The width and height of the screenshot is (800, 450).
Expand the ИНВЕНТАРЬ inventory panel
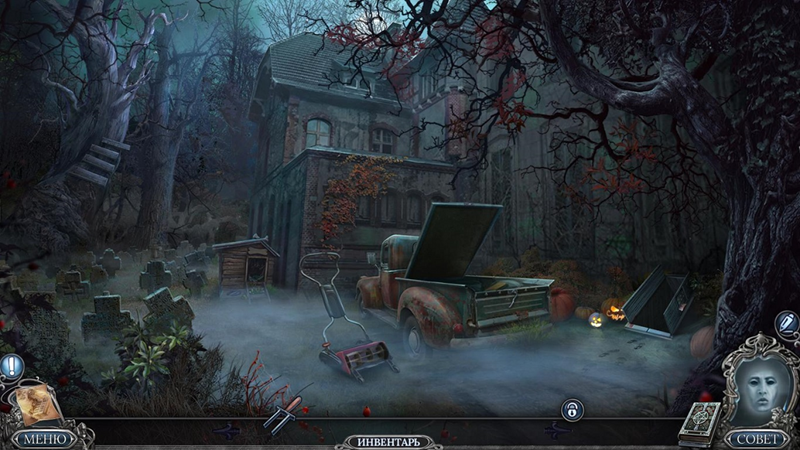pyautogui.click(x=389, y=441)
